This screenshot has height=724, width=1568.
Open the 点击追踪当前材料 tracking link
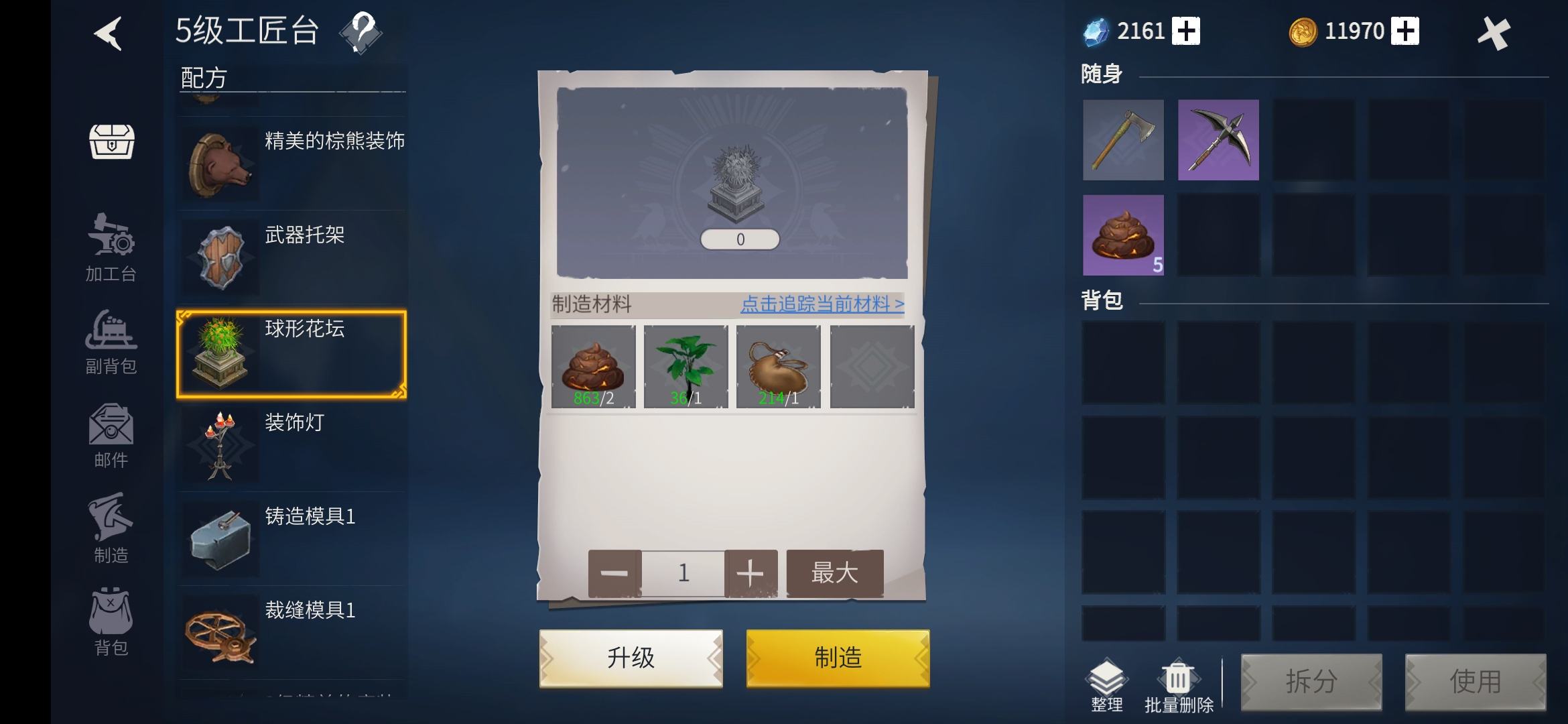pos(822,304)
